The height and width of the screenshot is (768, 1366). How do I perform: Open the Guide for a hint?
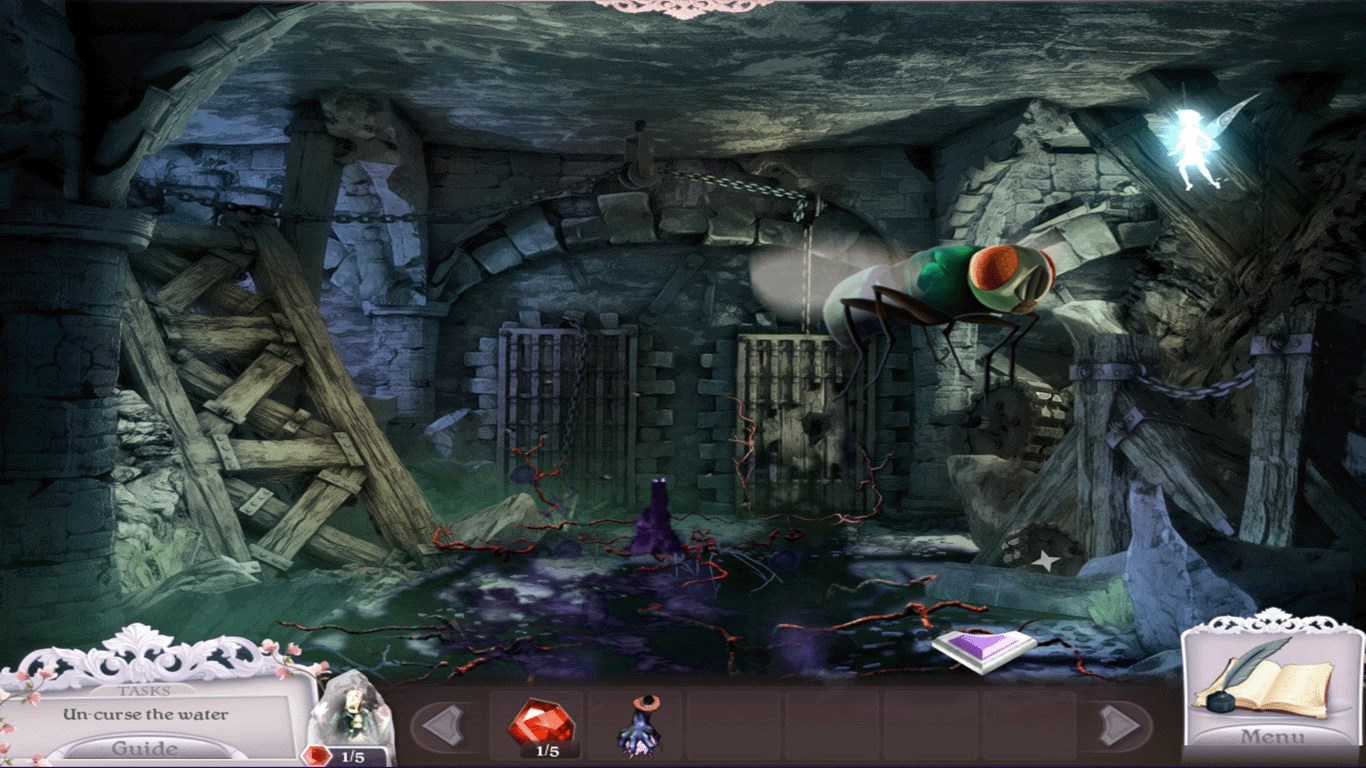tap(146, 748)
